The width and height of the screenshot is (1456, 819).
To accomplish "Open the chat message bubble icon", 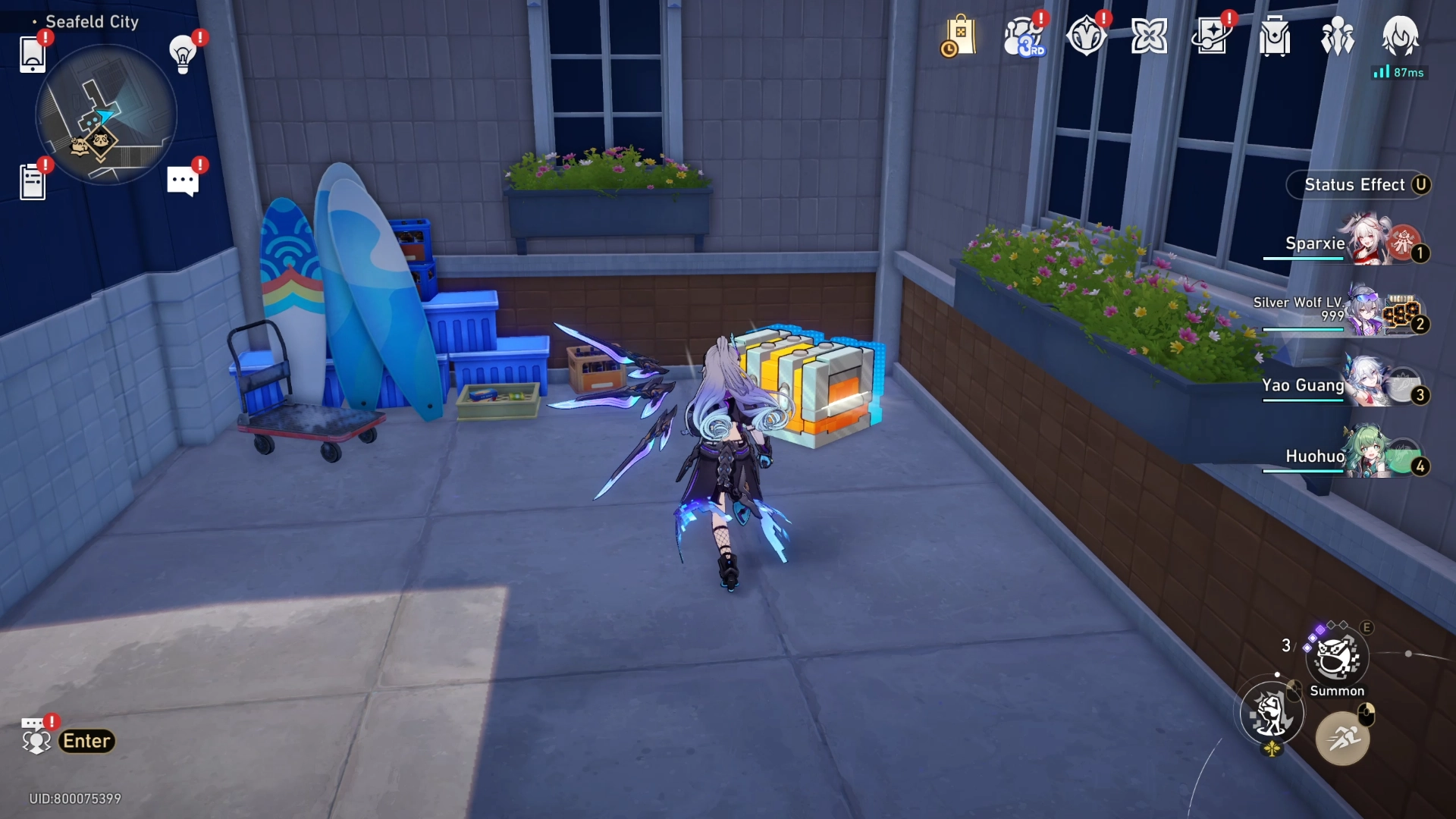I will (x=181, y=179).
